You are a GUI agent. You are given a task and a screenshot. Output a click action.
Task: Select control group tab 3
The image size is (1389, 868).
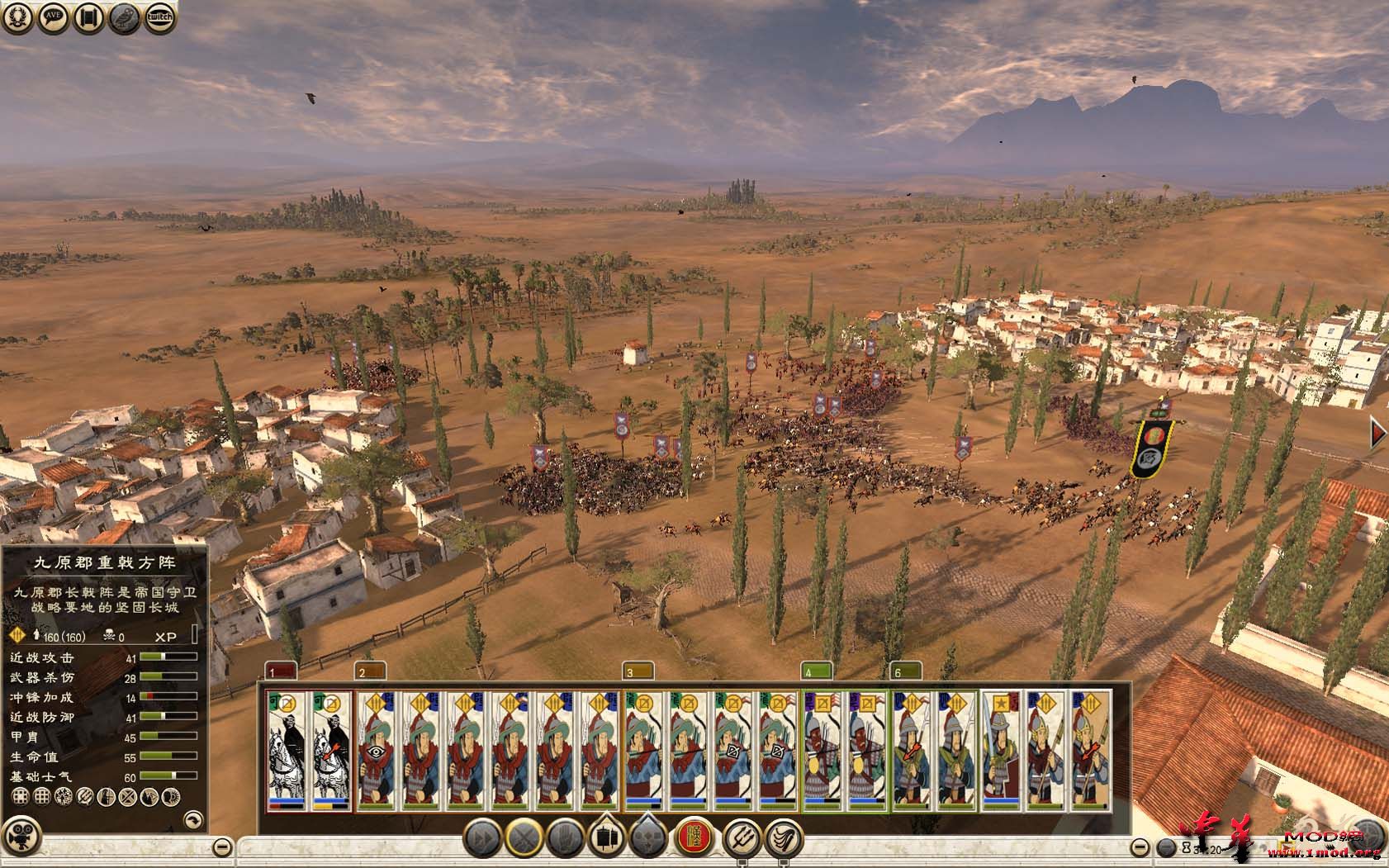tap(638, 672)
